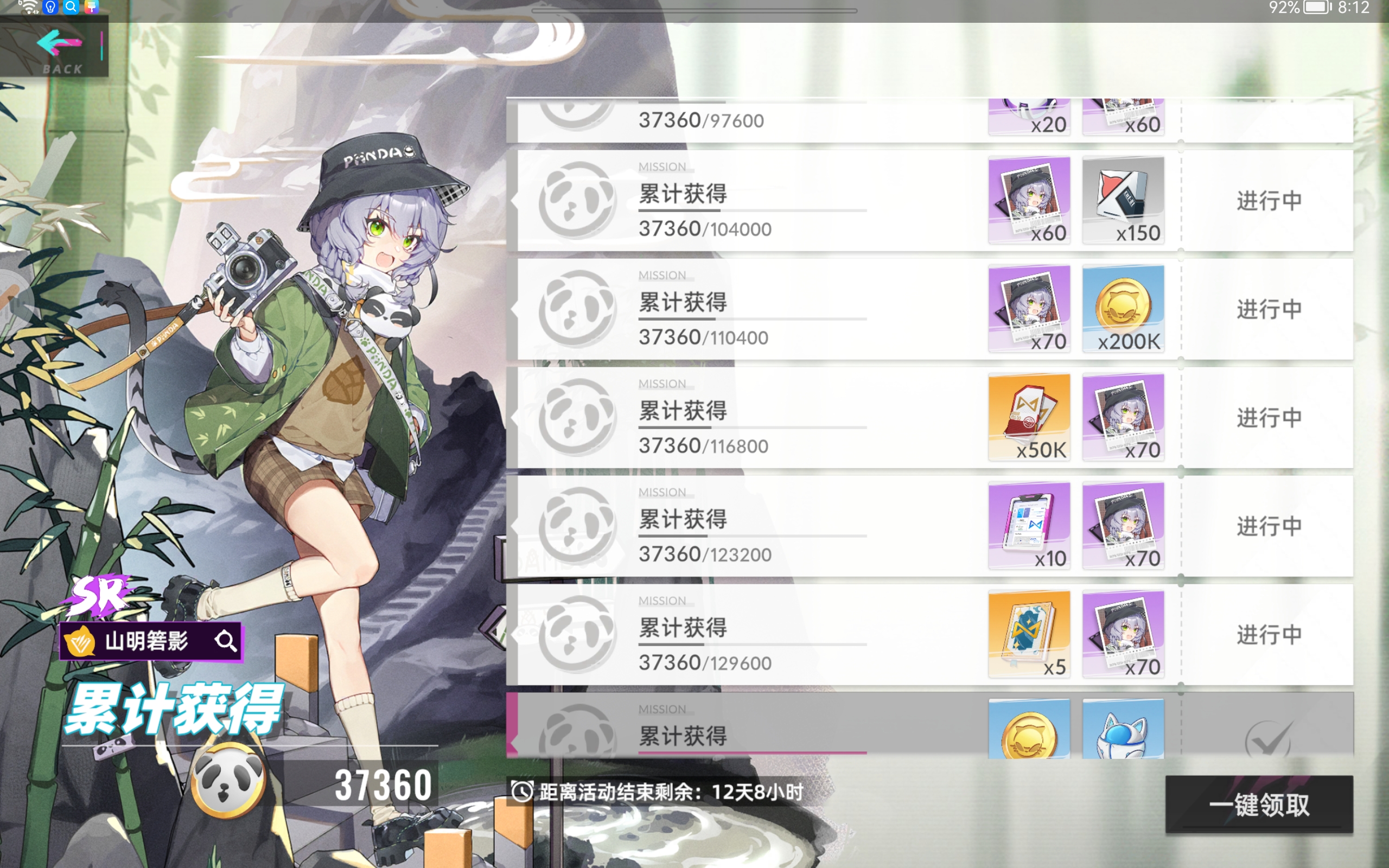Tap the white cat helmet reward on bottom row
This screenshot has width=1389, height=868.
(x=1123, y=729)
